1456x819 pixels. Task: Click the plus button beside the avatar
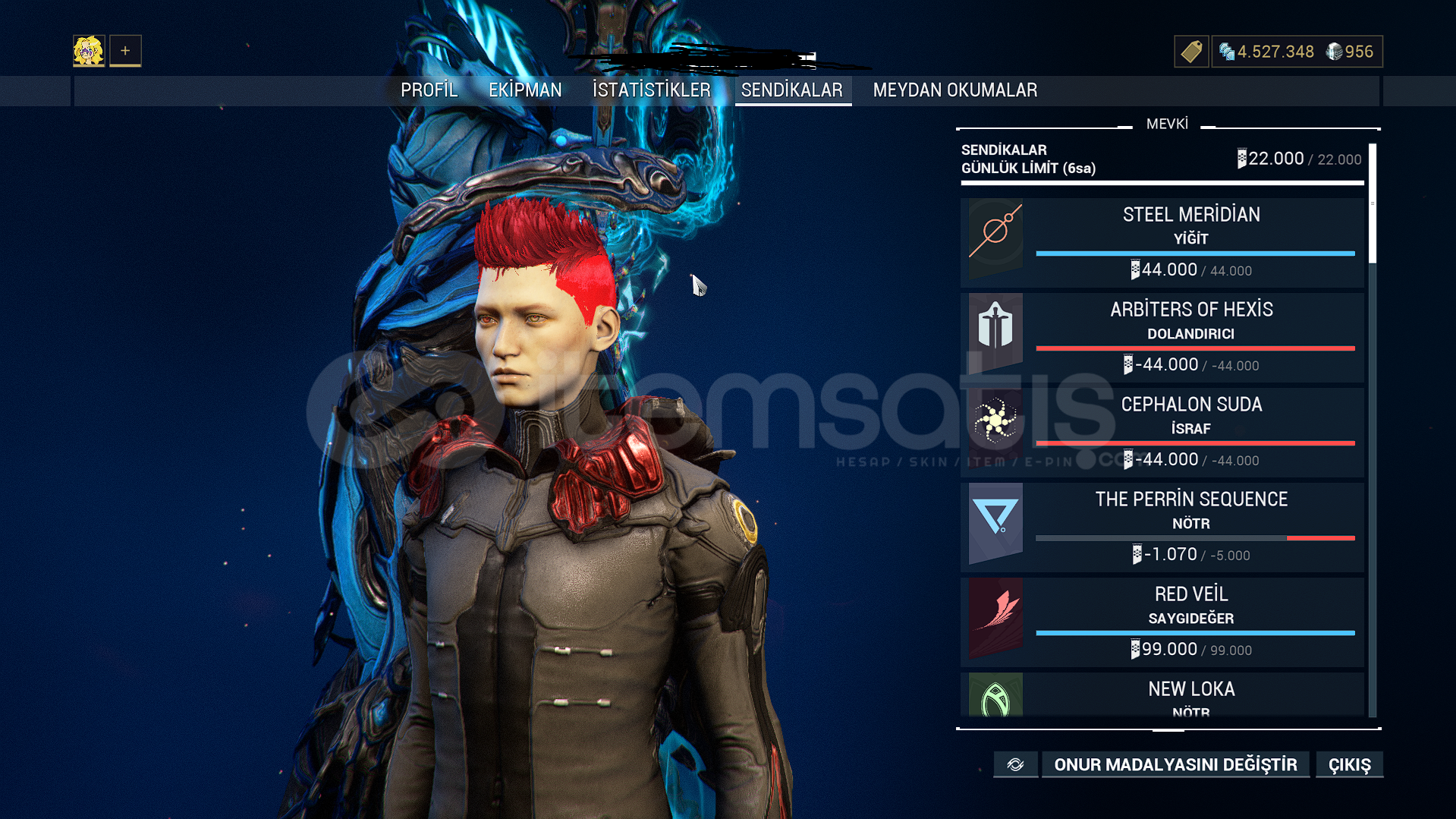click(x=125, y=51)
